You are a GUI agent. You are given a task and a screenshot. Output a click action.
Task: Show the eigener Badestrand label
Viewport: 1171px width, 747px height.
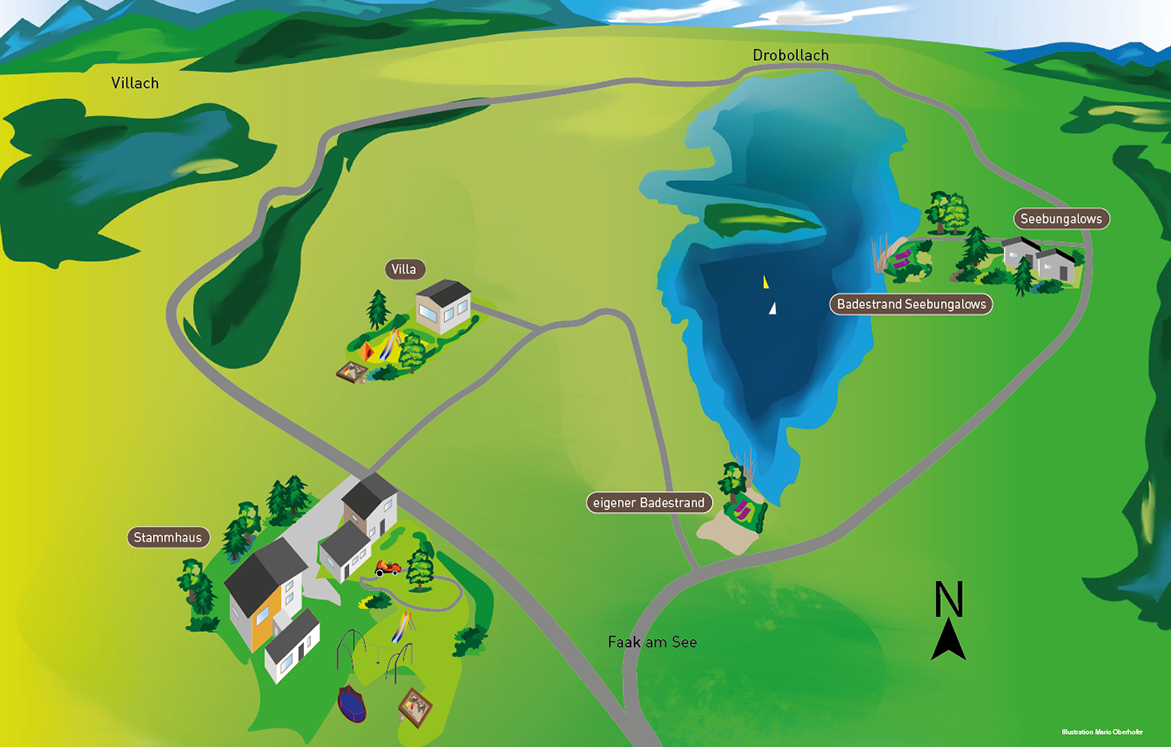[x=649, y=503]
